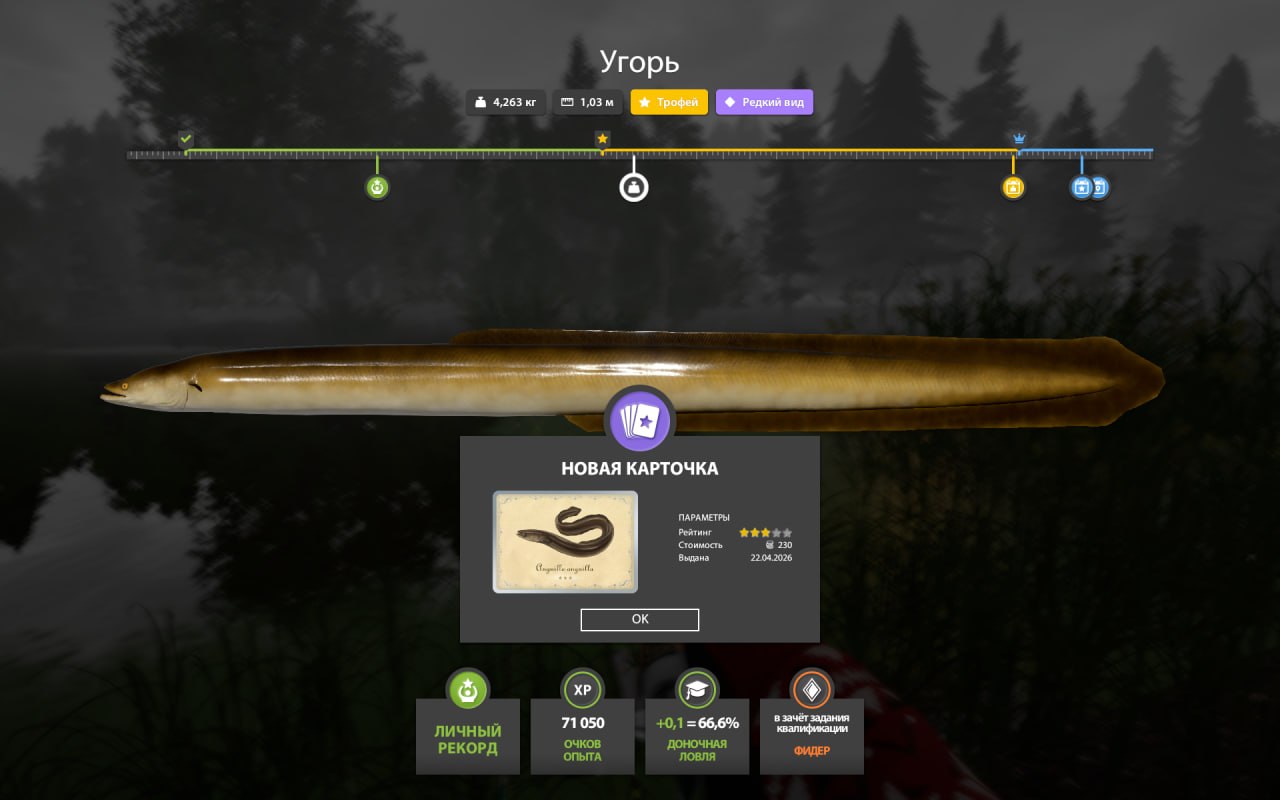Click the graduation cap icon above Доночная ловля
The image size is (1280, 800).
click(697, 689)
